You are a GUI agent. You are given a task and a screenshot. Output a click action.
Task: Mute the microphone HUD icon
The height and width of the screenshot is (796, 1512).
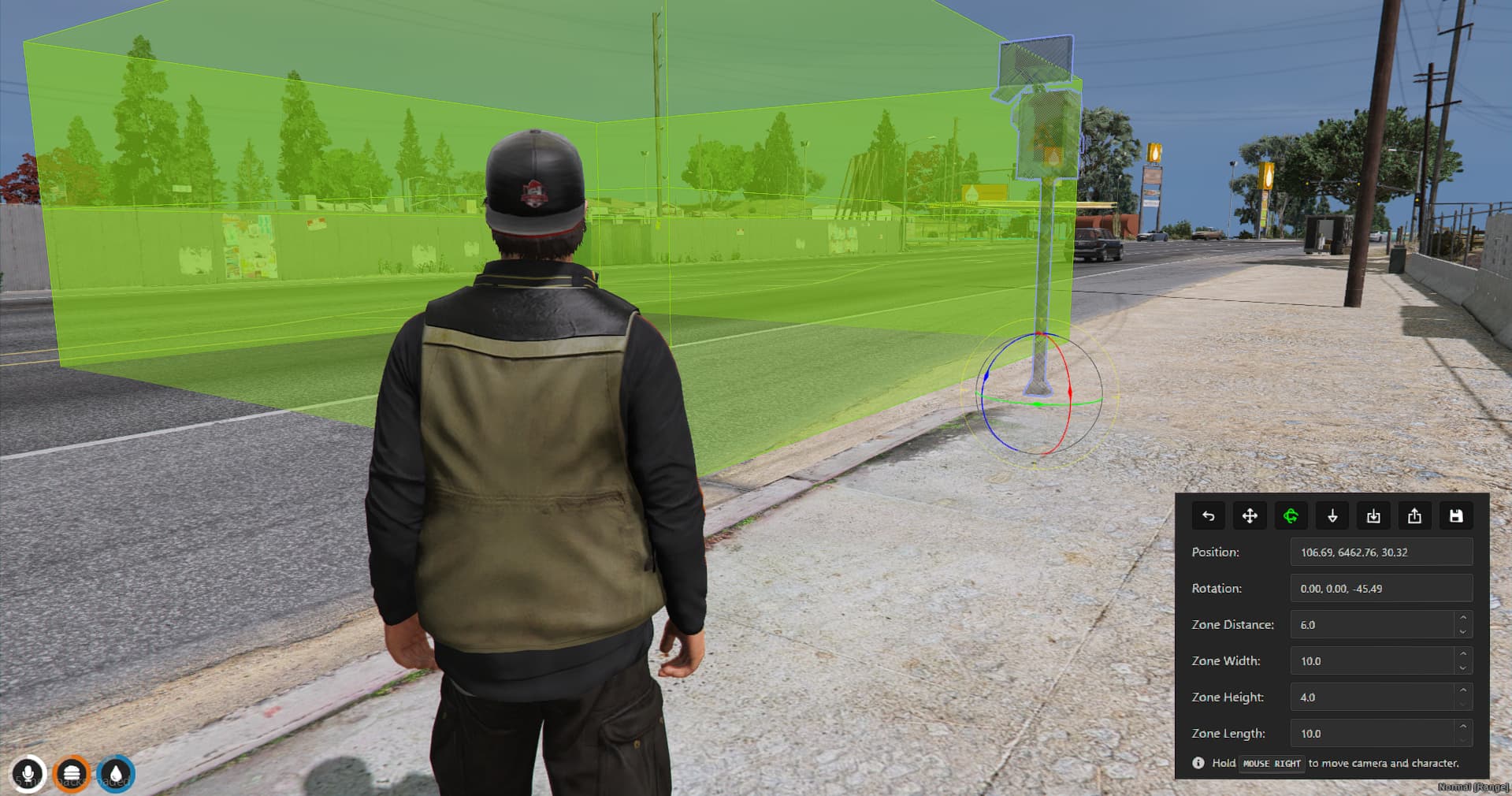point(29,773)
